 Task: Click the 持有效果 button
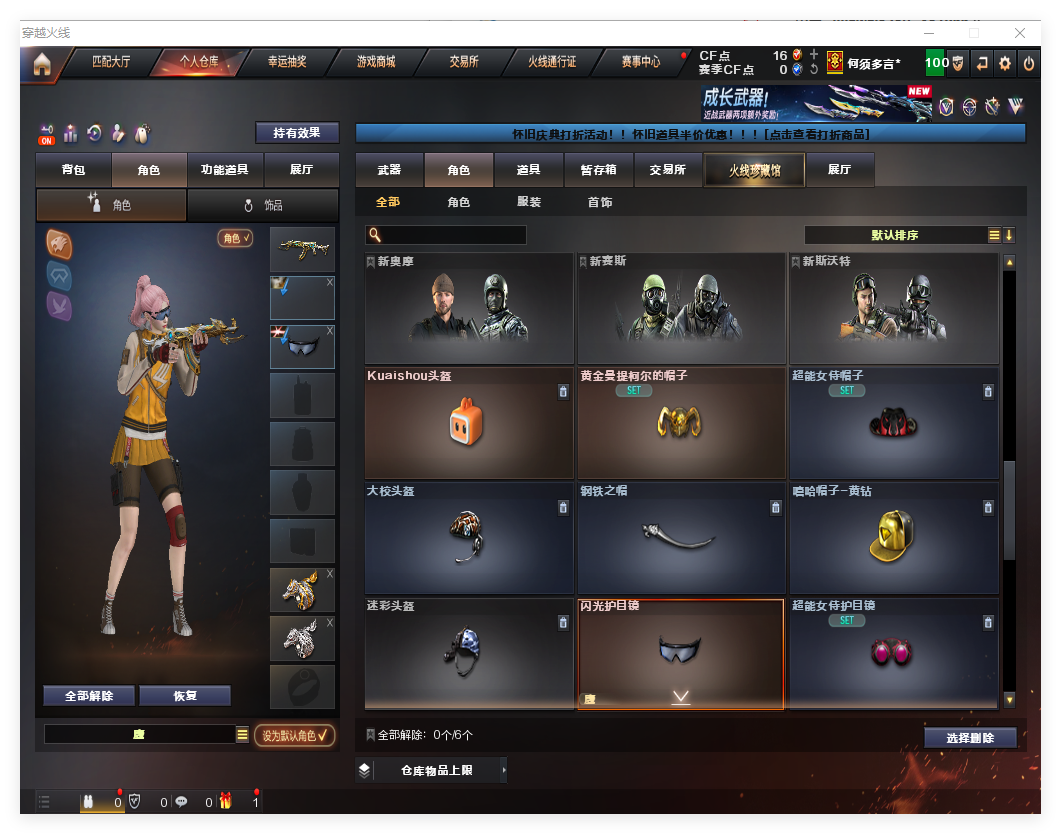(x=297, y=133)
